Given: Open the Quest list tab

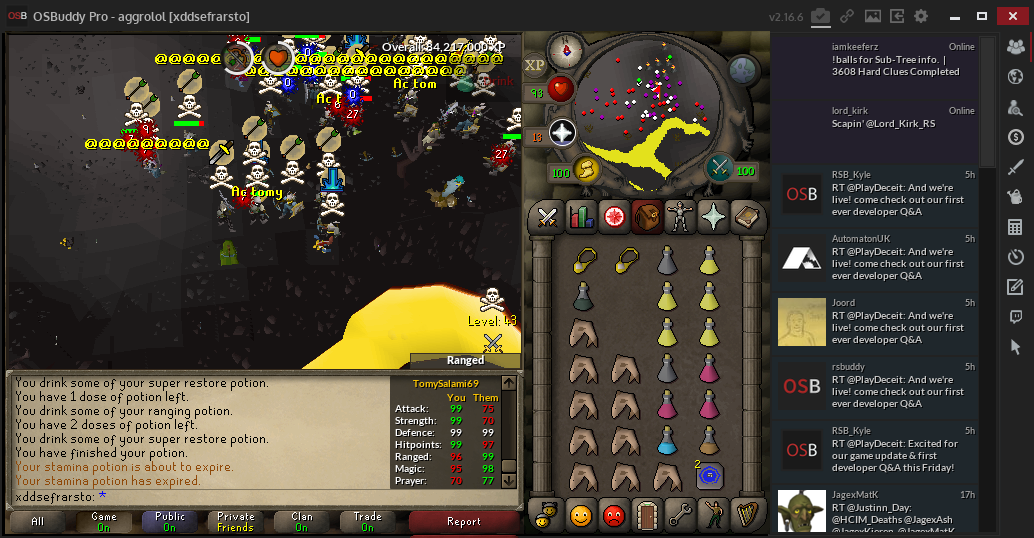Looking at the screenshot, I should pyautogui.click(x=614, y=216).
